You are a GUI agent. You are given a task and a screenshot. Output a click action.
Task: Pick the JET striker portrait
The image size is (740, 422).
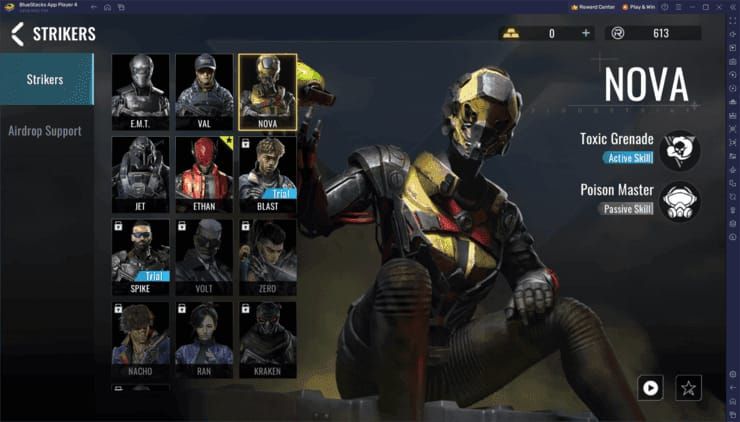pos(141,174)
